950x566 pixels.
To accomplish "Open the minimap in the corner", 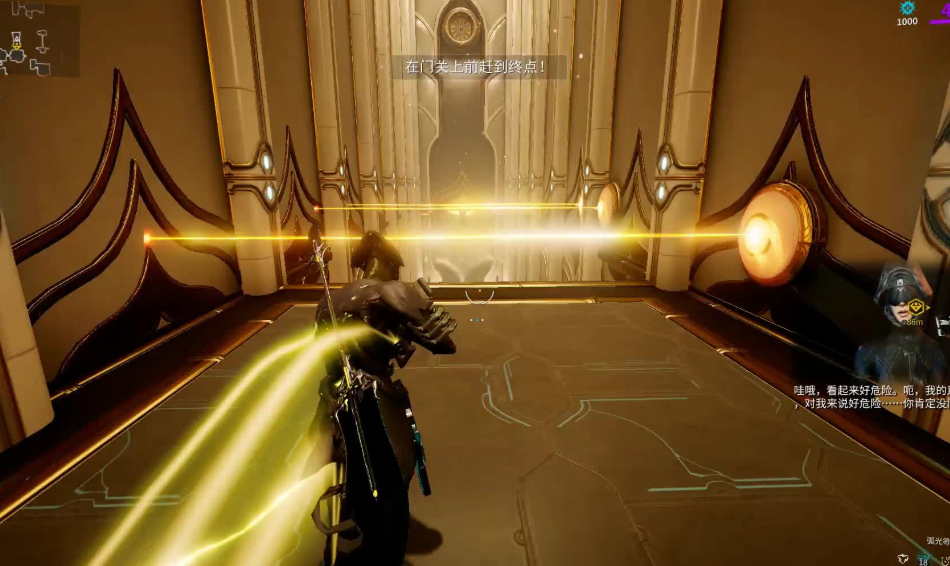I will tap(38, 40).
